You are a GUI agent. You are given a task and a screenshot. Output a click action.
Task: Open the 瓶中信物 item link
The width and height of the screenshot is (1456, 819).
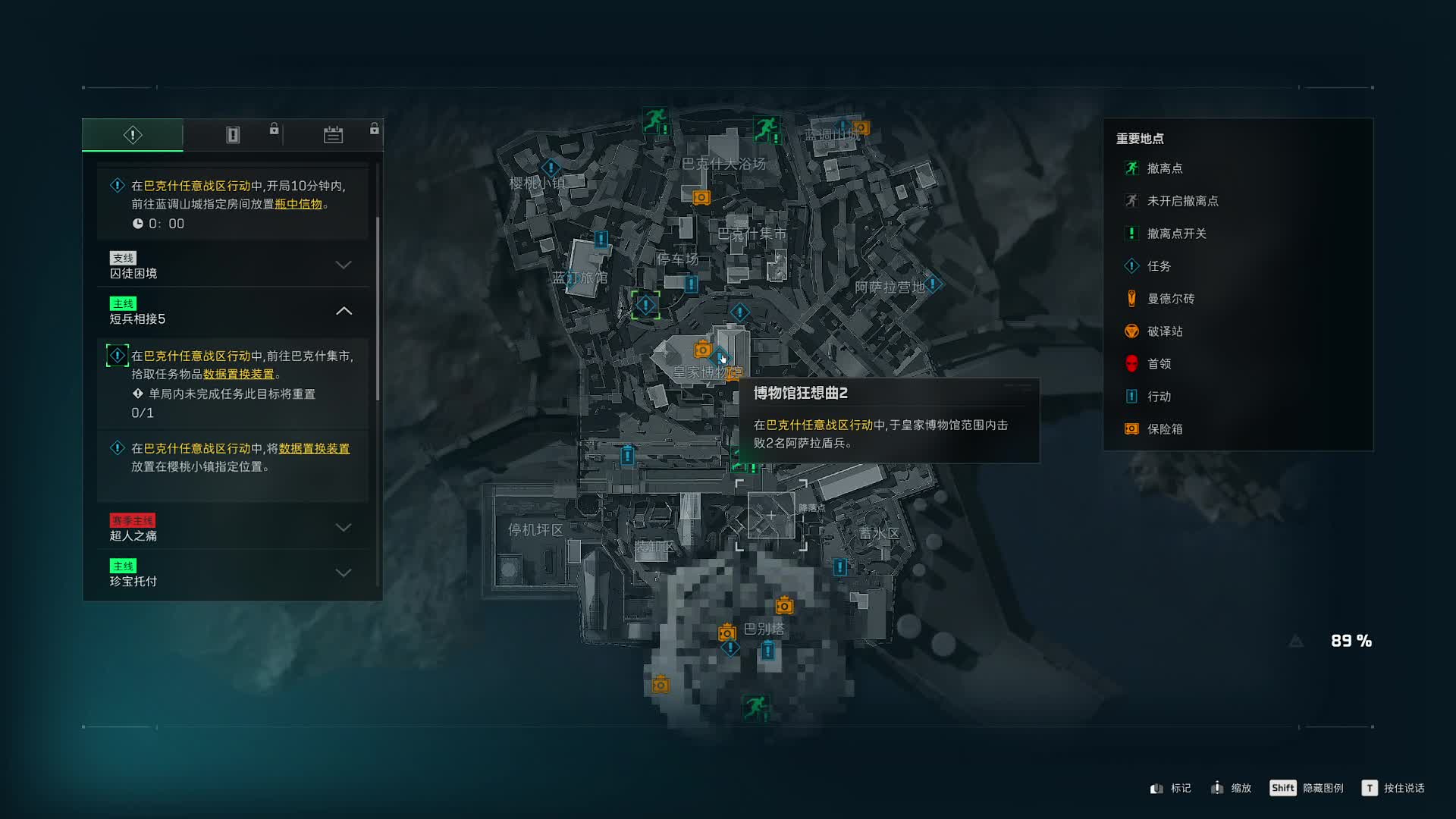(298, 204)
